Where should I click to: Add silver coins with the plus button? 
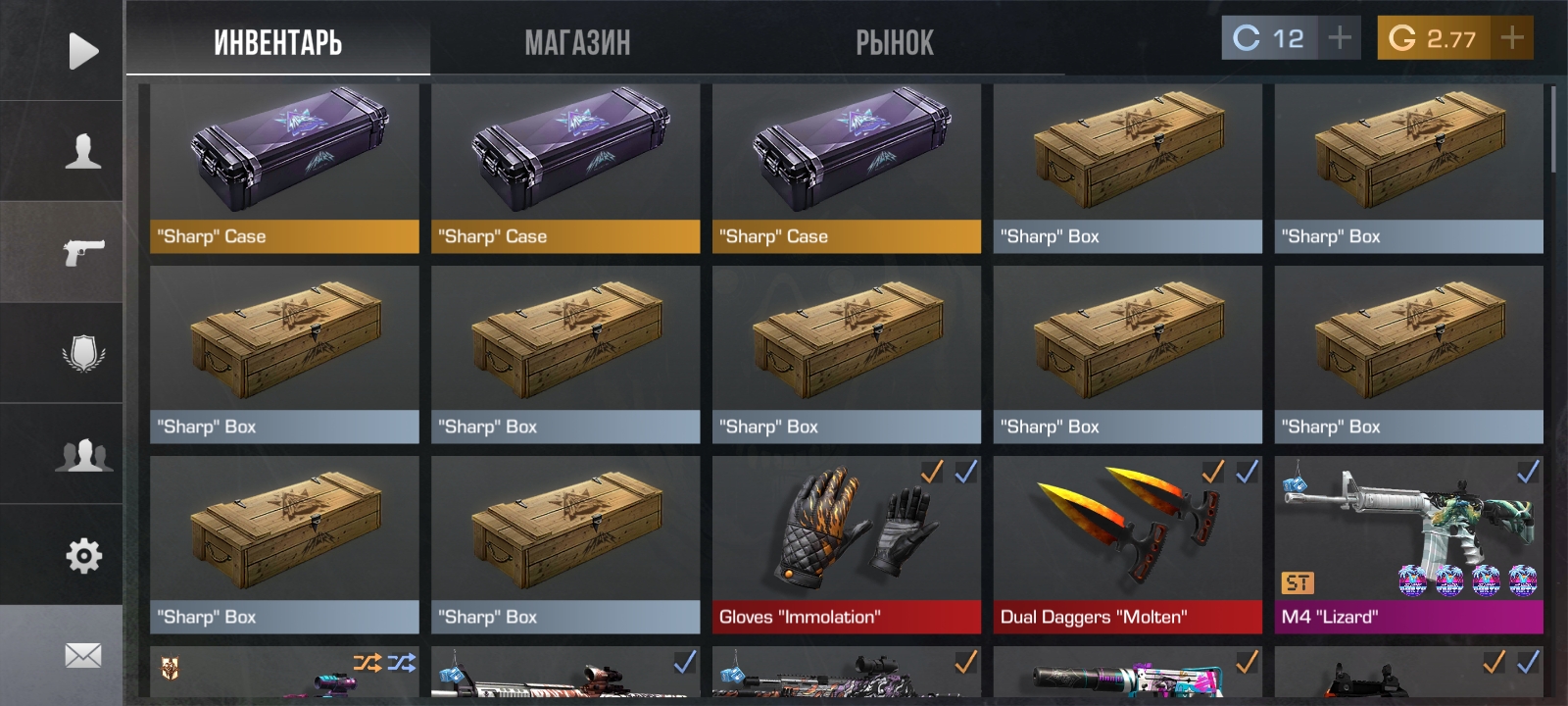pyautogui.click(x=1339, y=38)
